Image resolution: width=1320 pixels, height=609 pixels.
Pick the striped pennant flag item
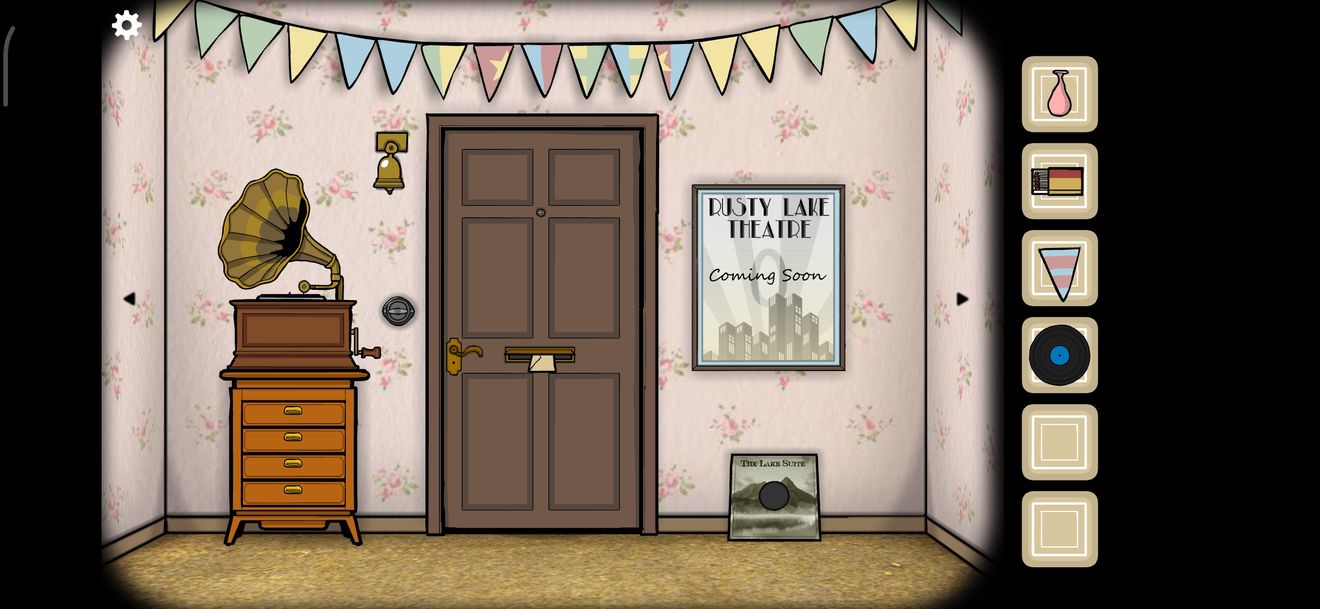pyautogui.click(x=1059, y=269)
